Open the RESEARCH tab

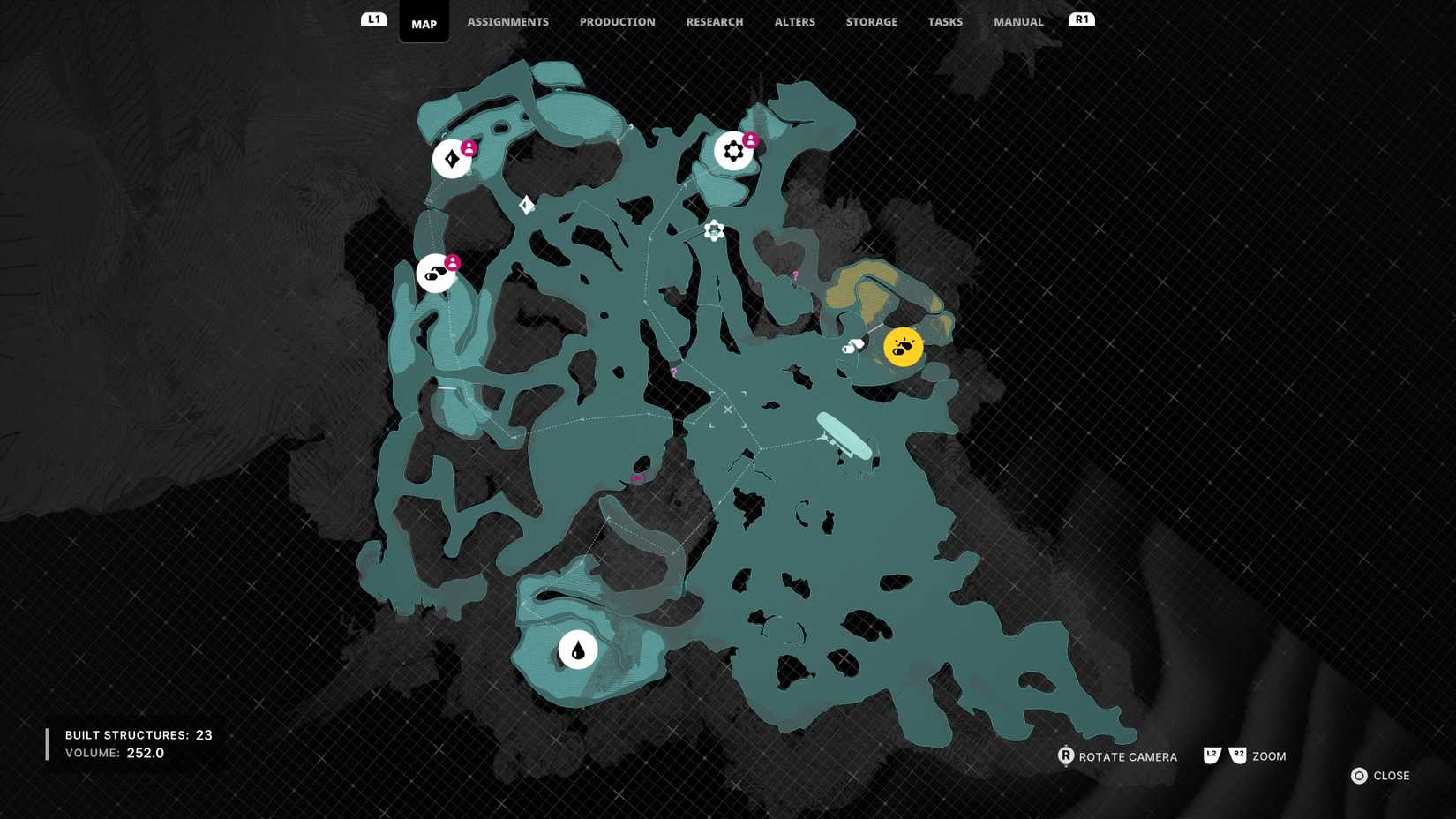715,21
